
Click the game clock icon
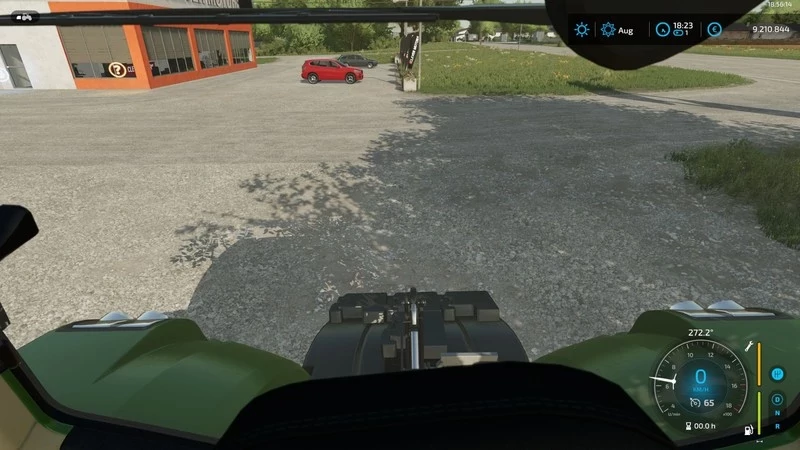pyautogui.click(x=662, y=30)
